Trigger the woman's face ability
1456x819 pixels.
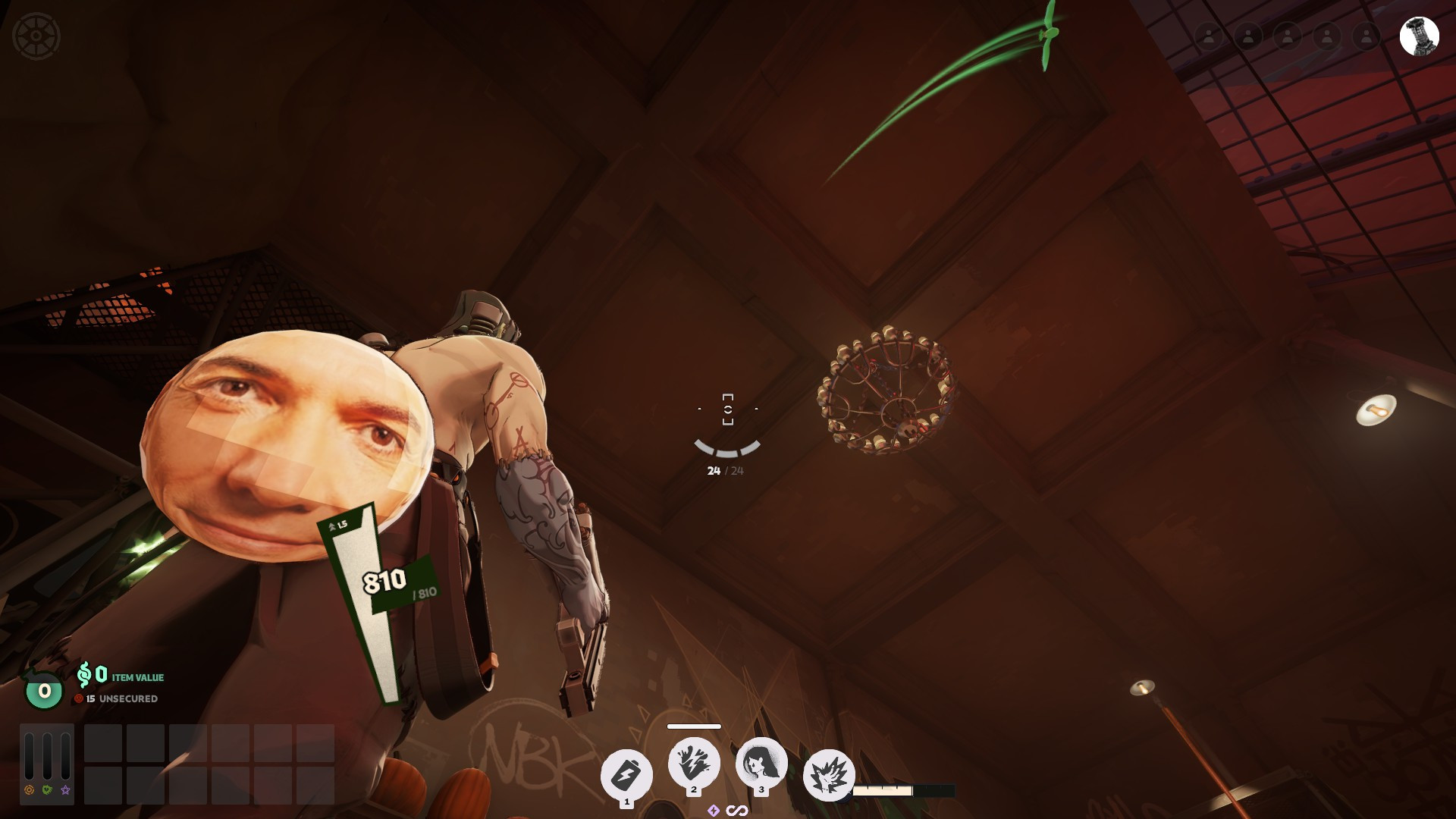pos(761,764)
